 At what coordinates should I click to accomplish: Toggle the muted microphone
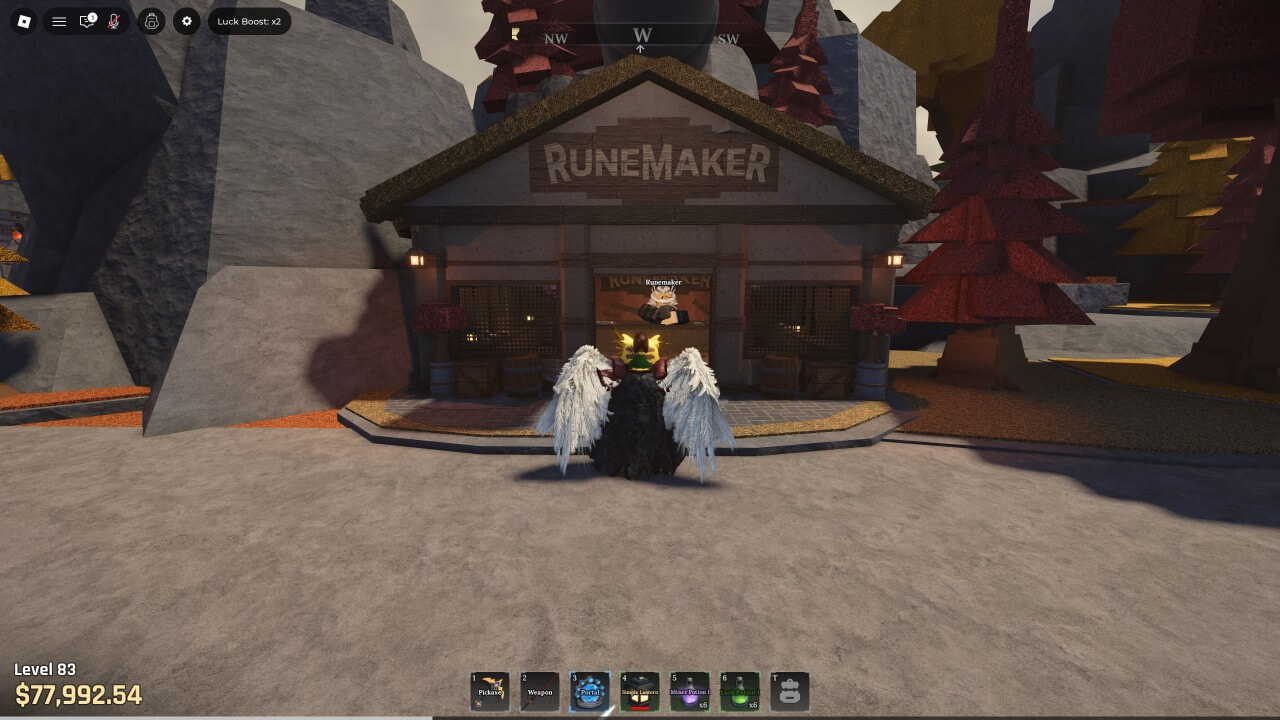(x=114, y=21)
